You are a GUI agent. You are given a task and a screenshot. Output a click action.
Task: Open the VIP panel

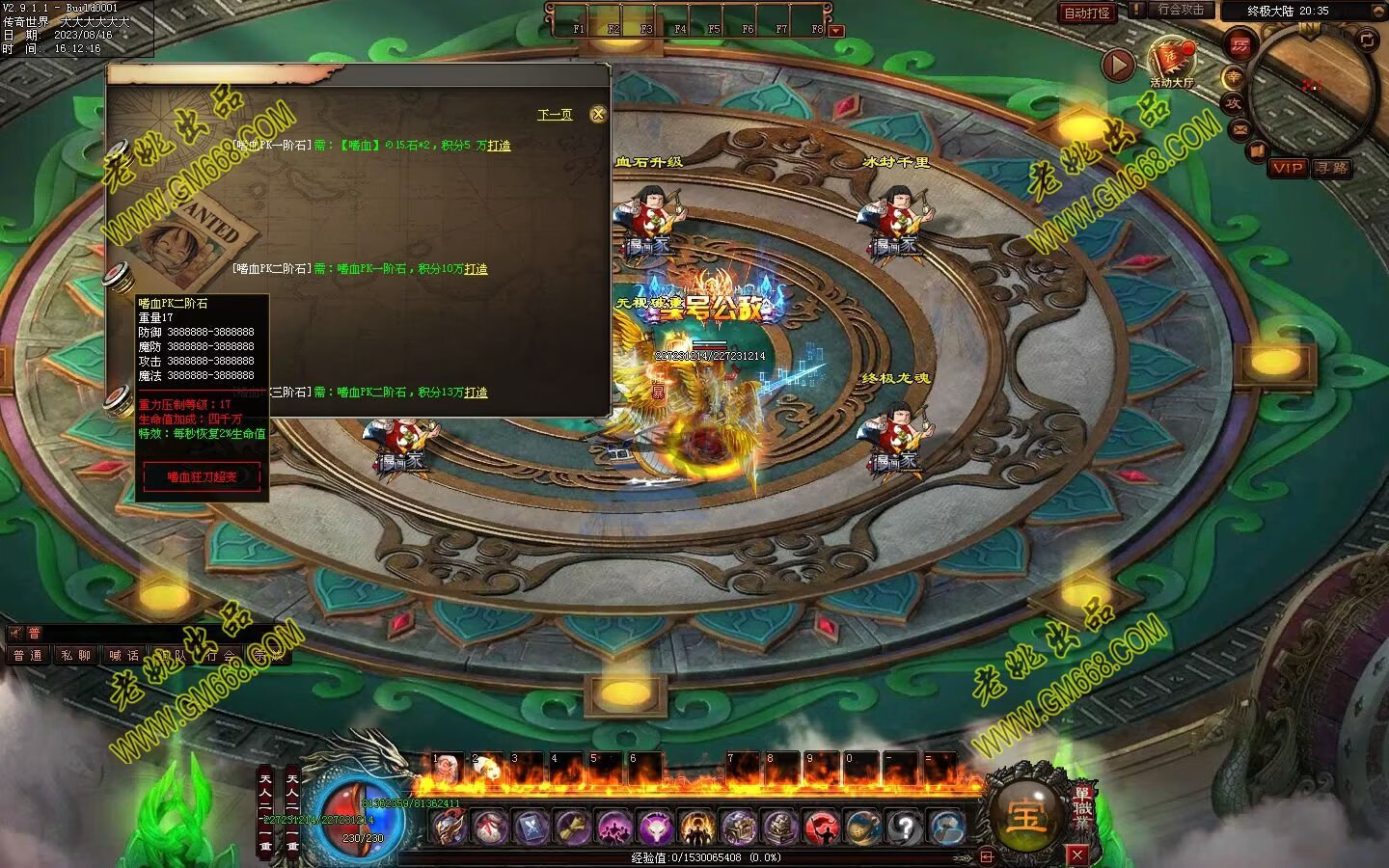1288,168
